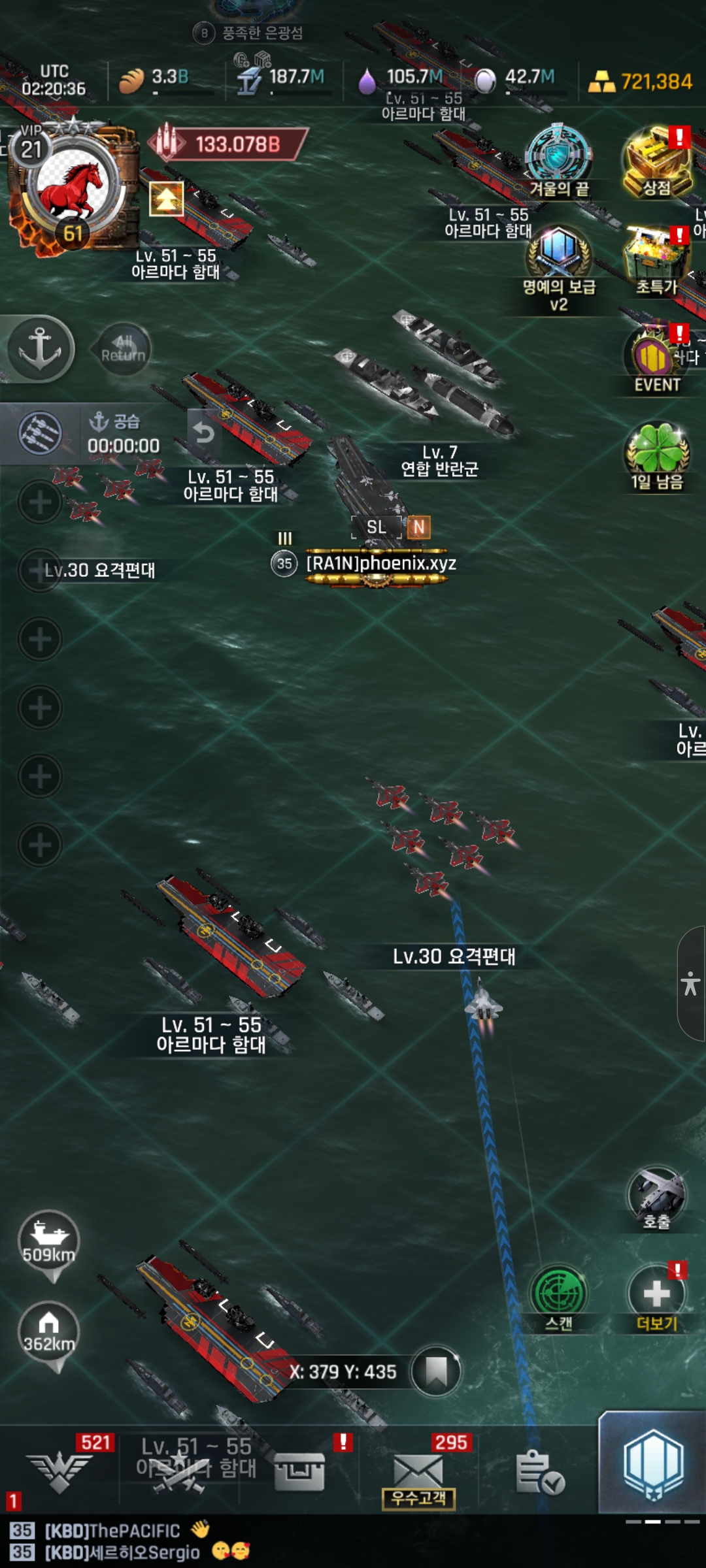This screenshot has height=1568, width=706.
Task: Select All Return button
Action: [x=124, y=349]
